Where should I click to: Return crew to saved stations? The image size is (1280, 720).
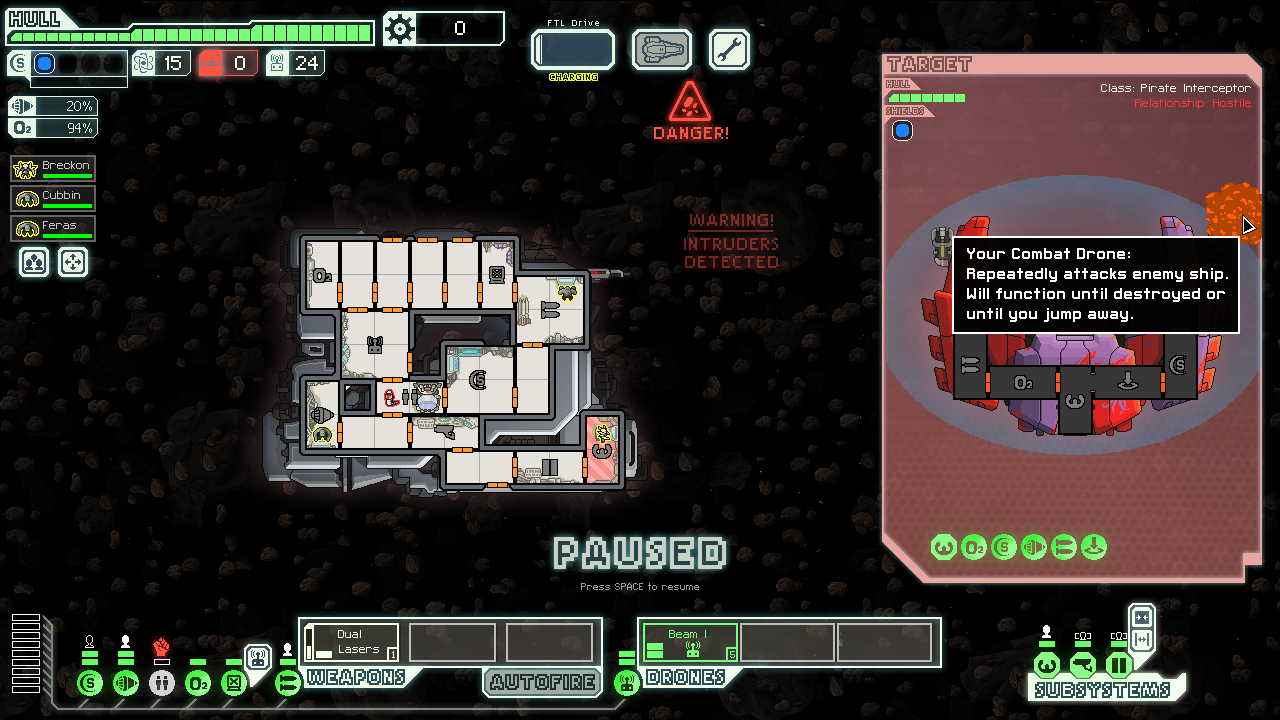(73, 262)
